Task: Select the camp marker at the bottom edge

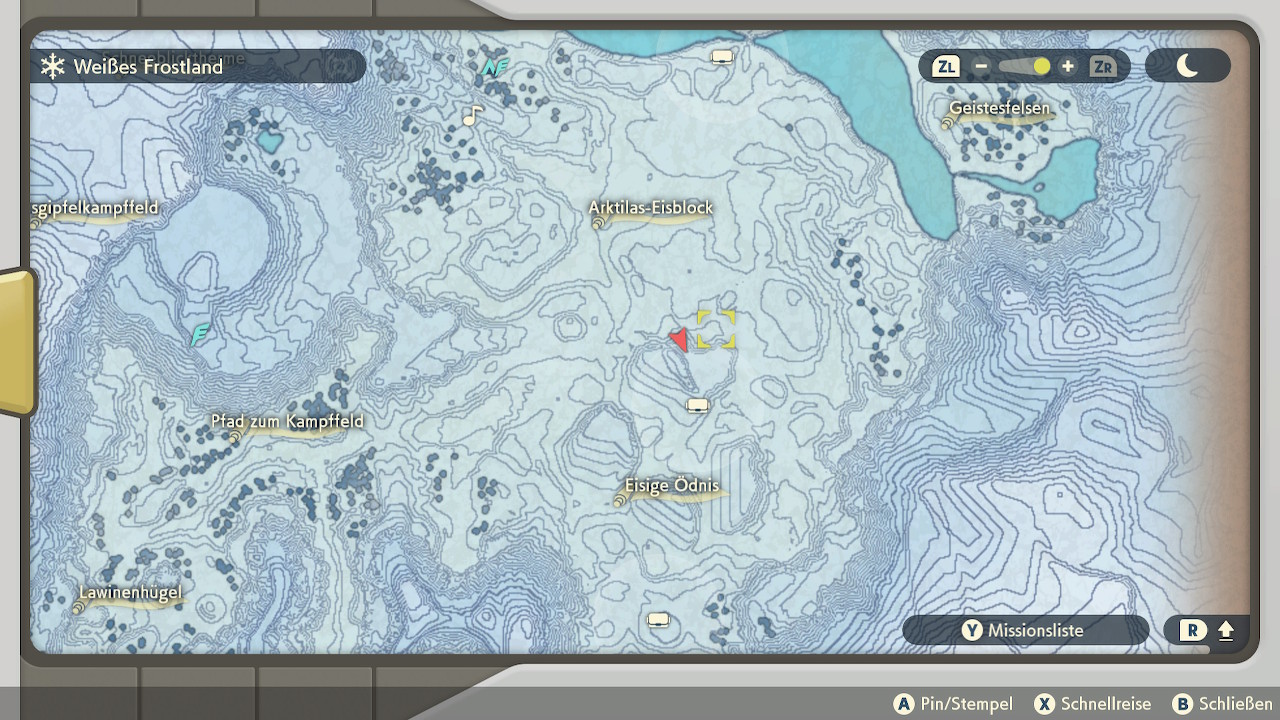Action: tap(658, 620)
